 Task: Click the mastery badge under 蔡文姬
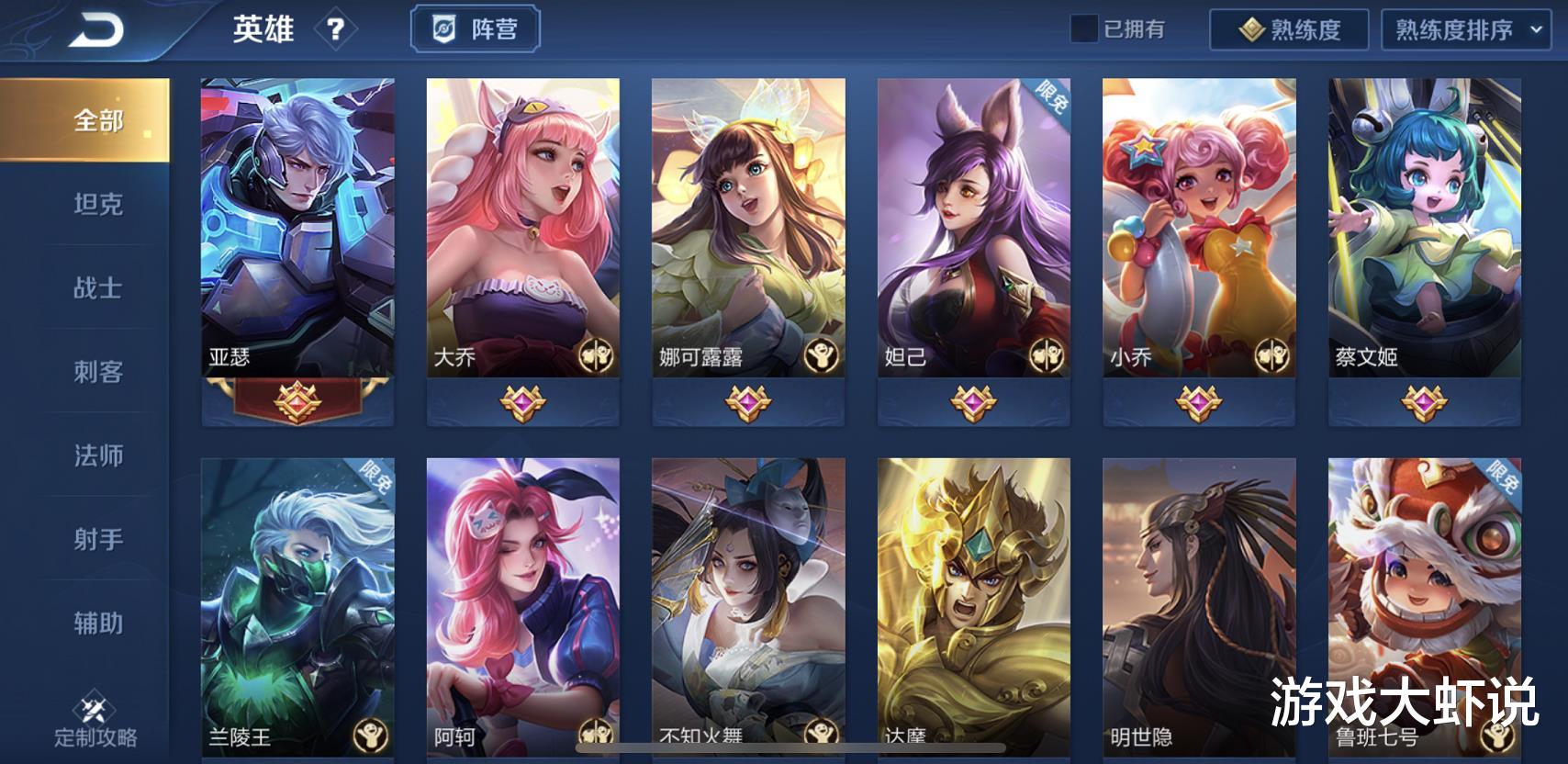[1424, 401]
